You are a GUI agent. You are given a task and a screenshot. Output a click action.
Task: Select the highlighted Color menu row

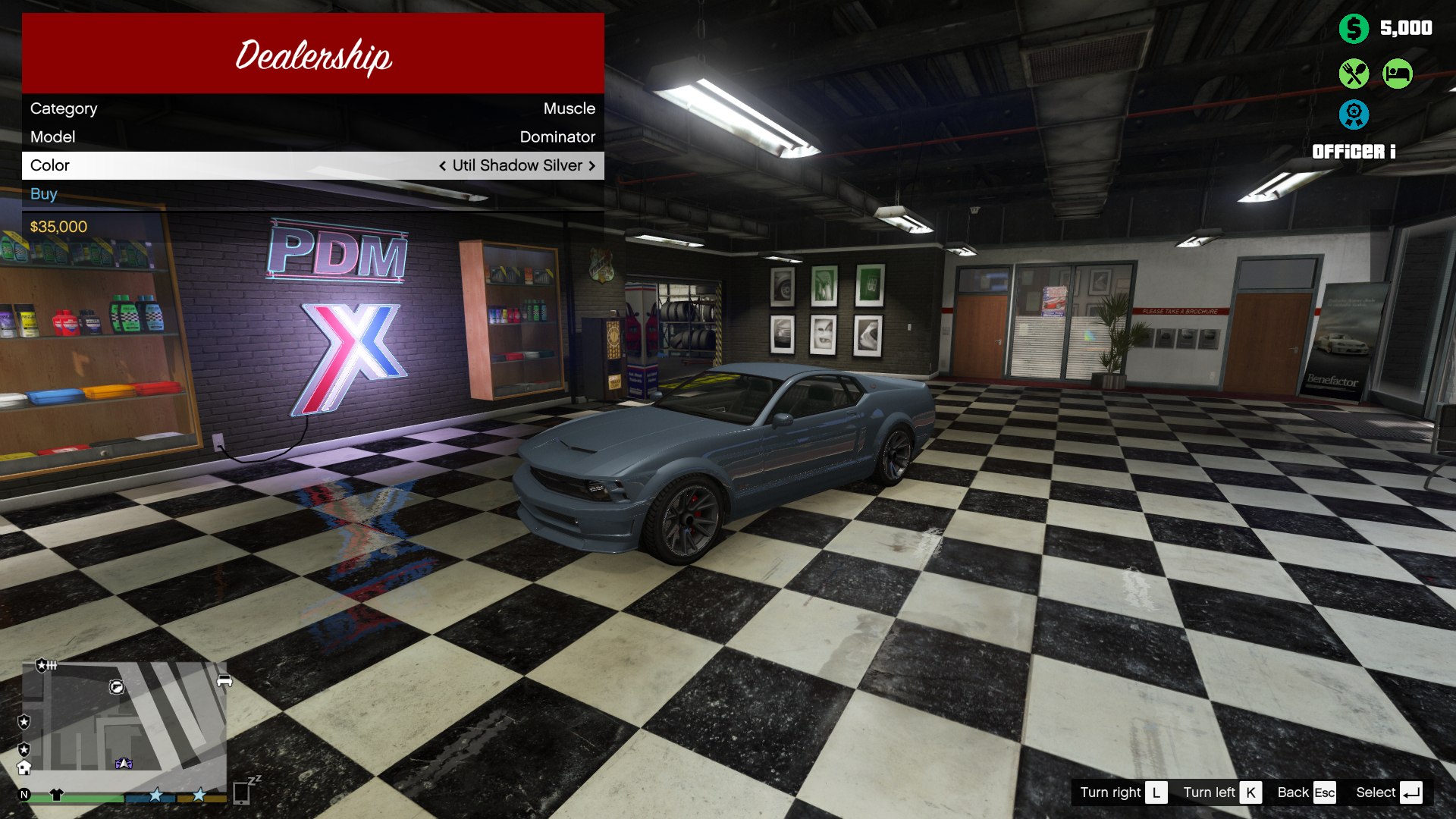[312, 165]
